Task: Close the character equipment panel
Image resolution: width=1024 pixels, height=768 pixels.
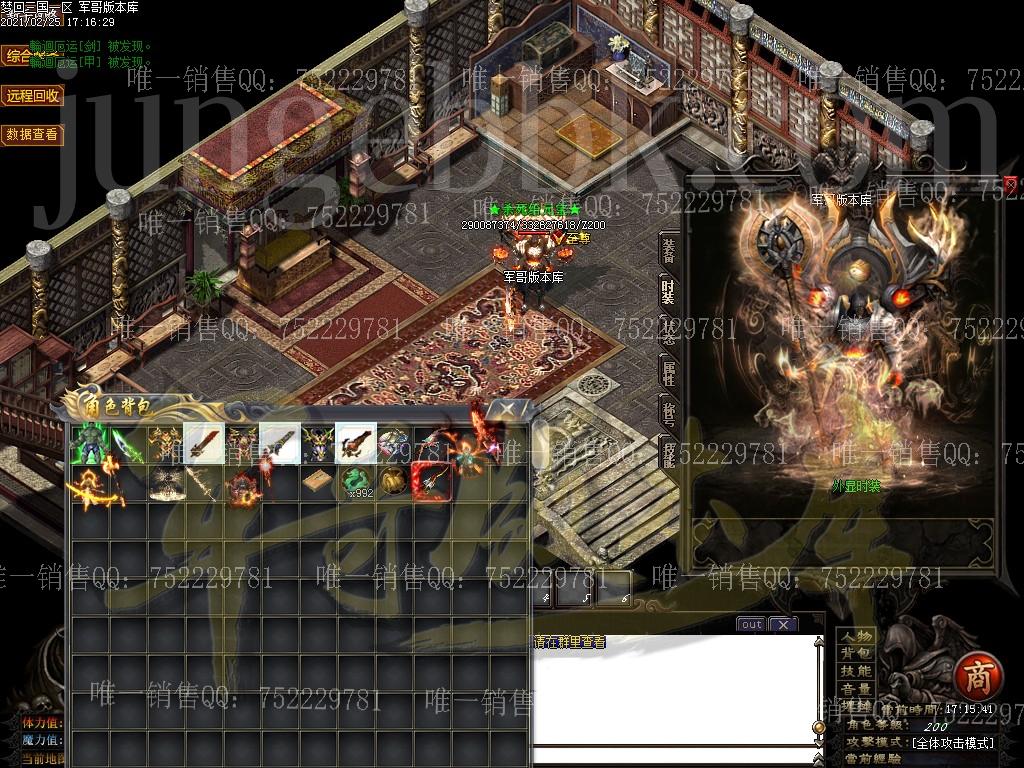Action: pyautogui.click(x=1011, y=183)
